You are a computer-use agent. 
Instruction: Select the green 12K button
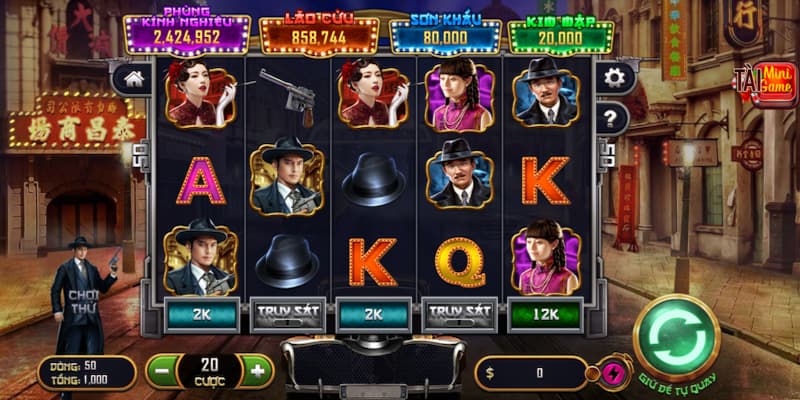point(546,313)
